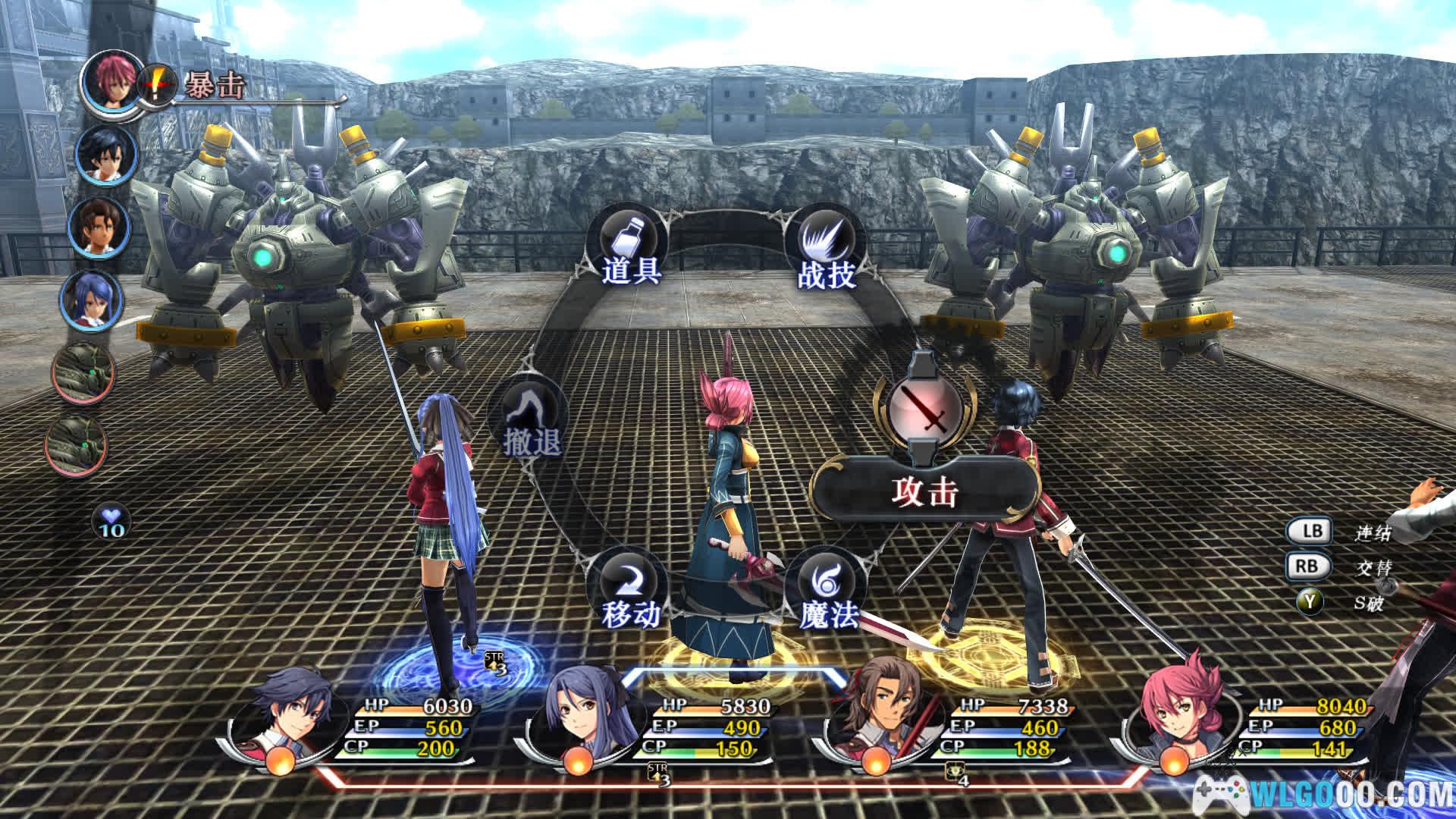The height and width of the screenshot is (819, 1456).
Task: Select the first robot enemy turn-order icon
Action: (x=83, y=372)
